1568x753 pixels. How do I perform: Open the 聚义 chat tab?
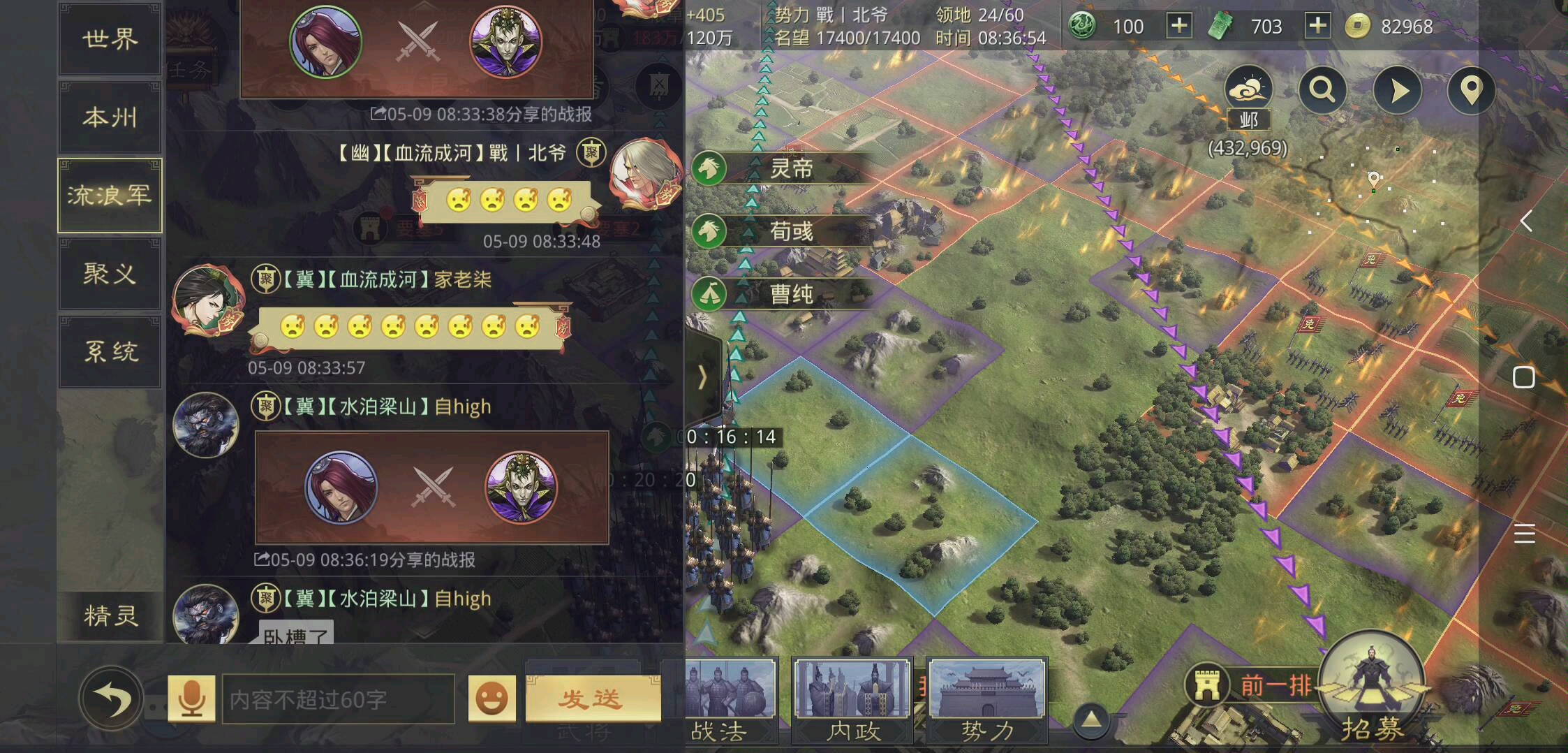(x=110, y=275)
